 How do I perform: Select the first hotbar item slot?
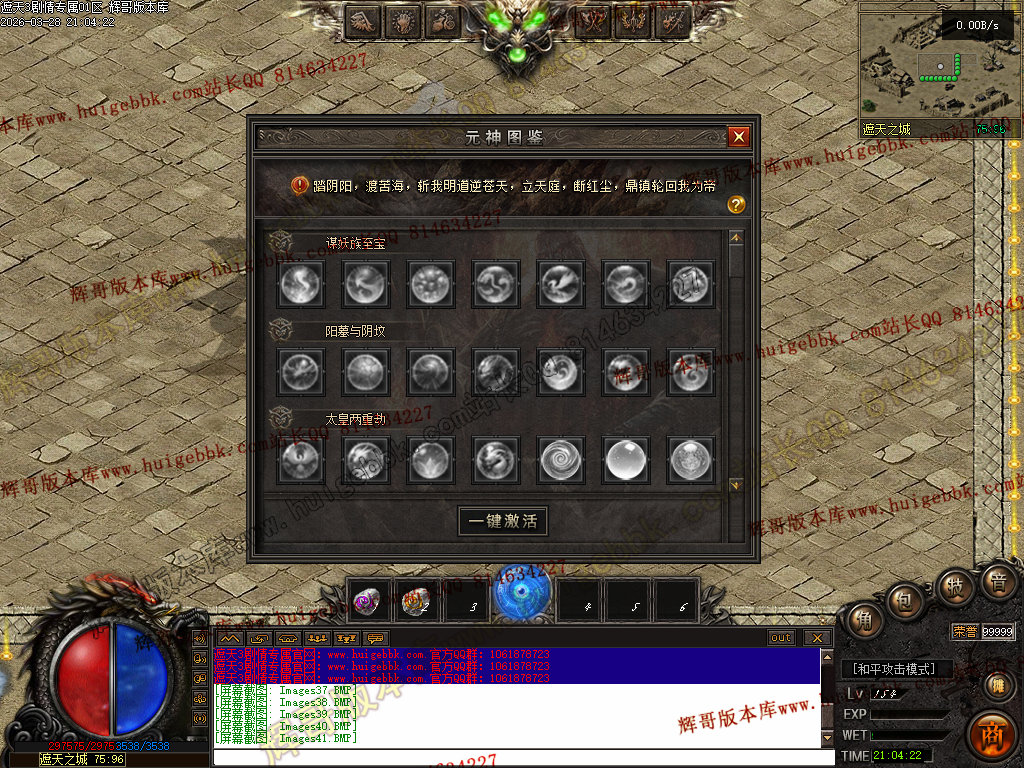tap(370, 601)
